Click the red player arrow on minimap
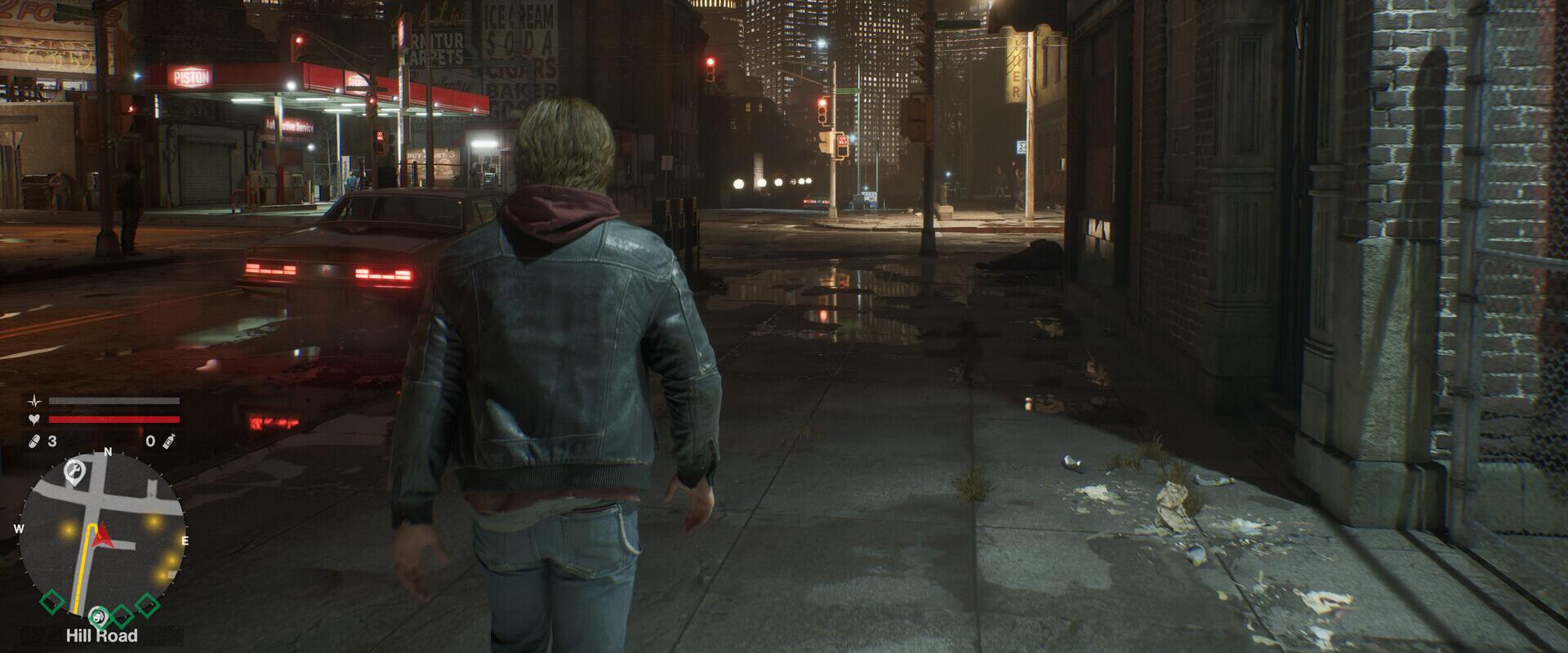This screenshot has width=1568, height=653. click(102, 536)
